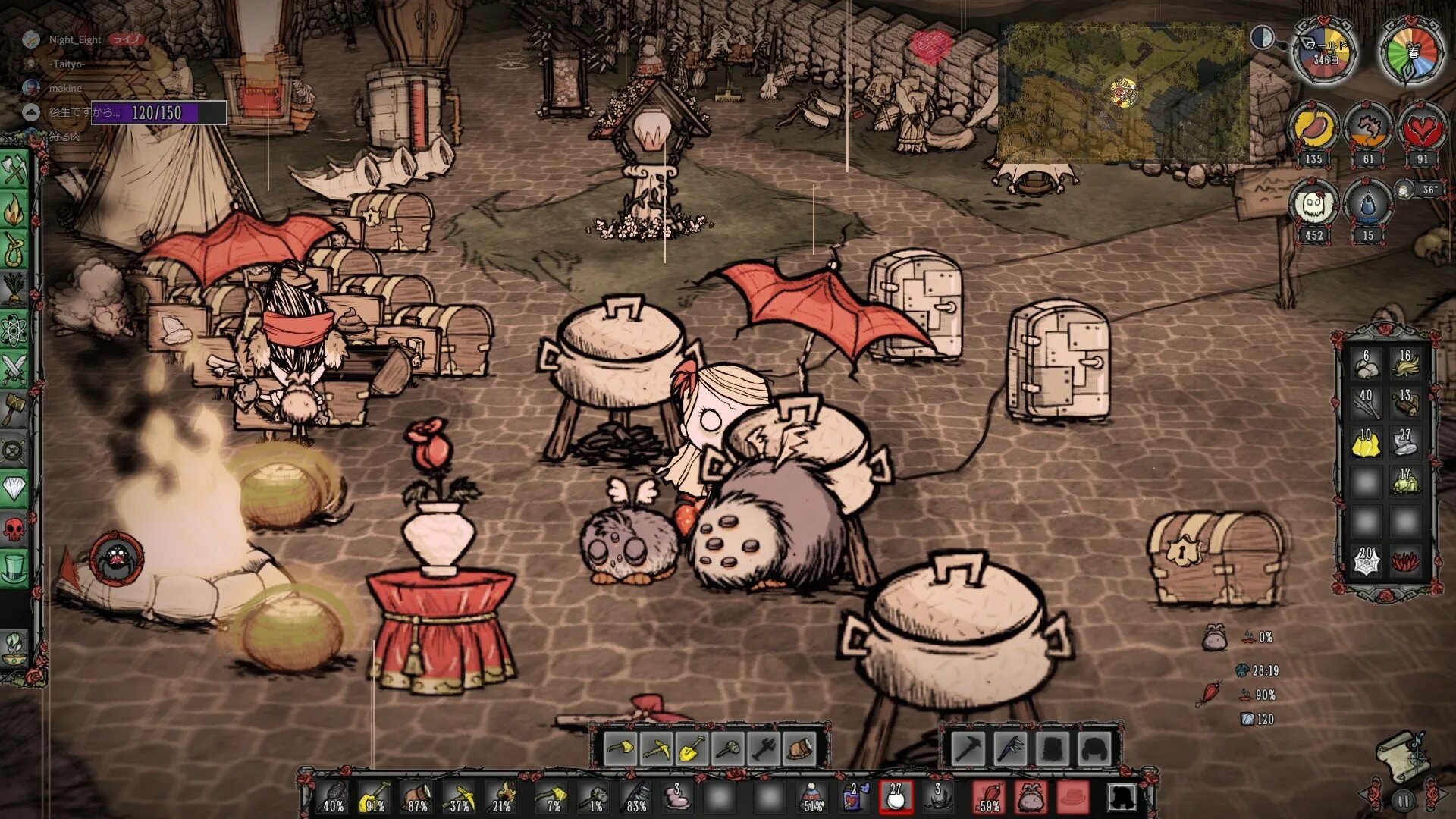Image resolution: width=1456 pixels, height=819 pixels.
Task: Select the highlighted snowball-like stack of 27
Action: click(x=896, y=798)
